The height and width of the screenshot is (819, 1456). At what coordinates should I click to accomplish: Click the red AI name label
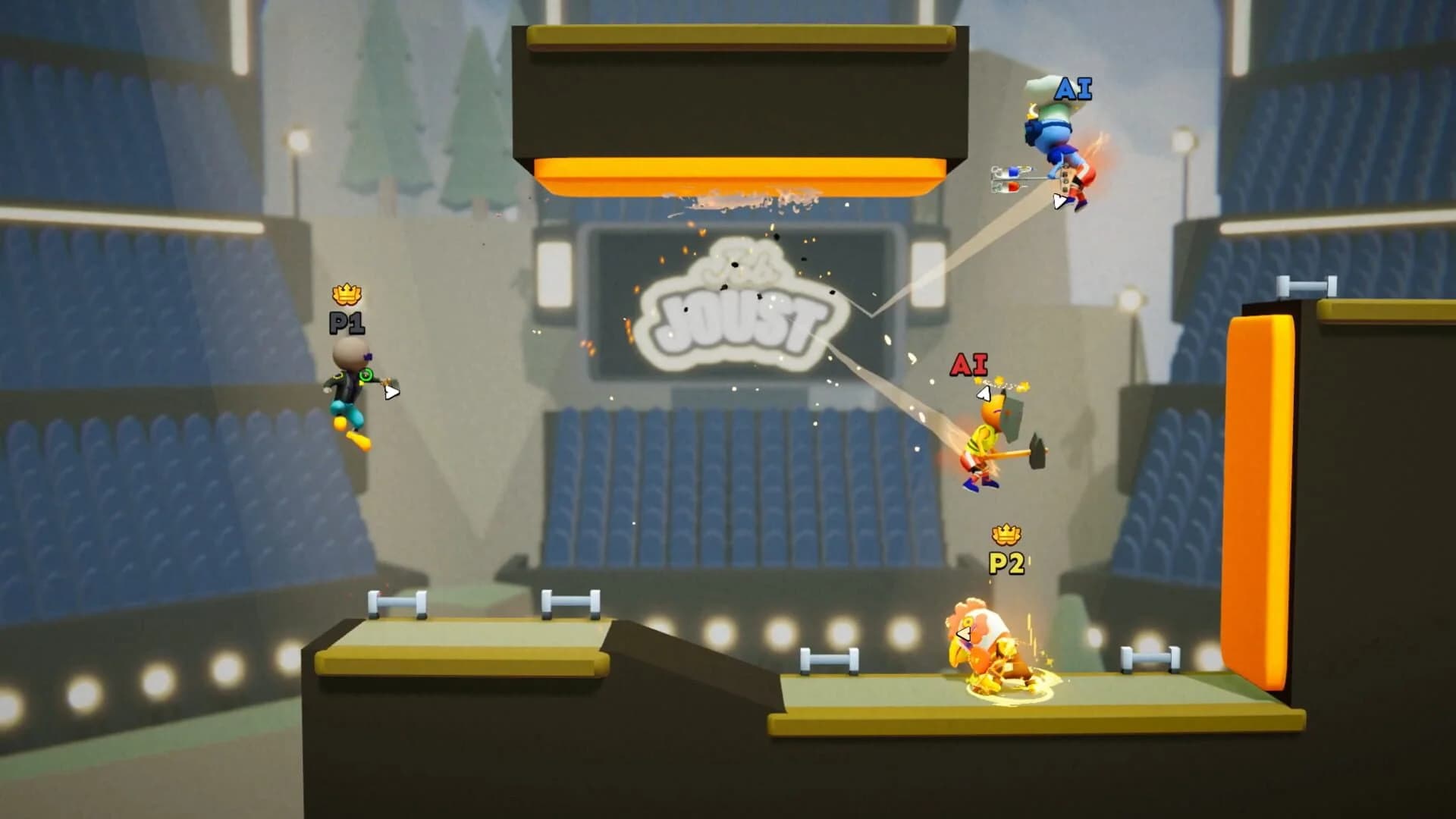click(968, 364)
